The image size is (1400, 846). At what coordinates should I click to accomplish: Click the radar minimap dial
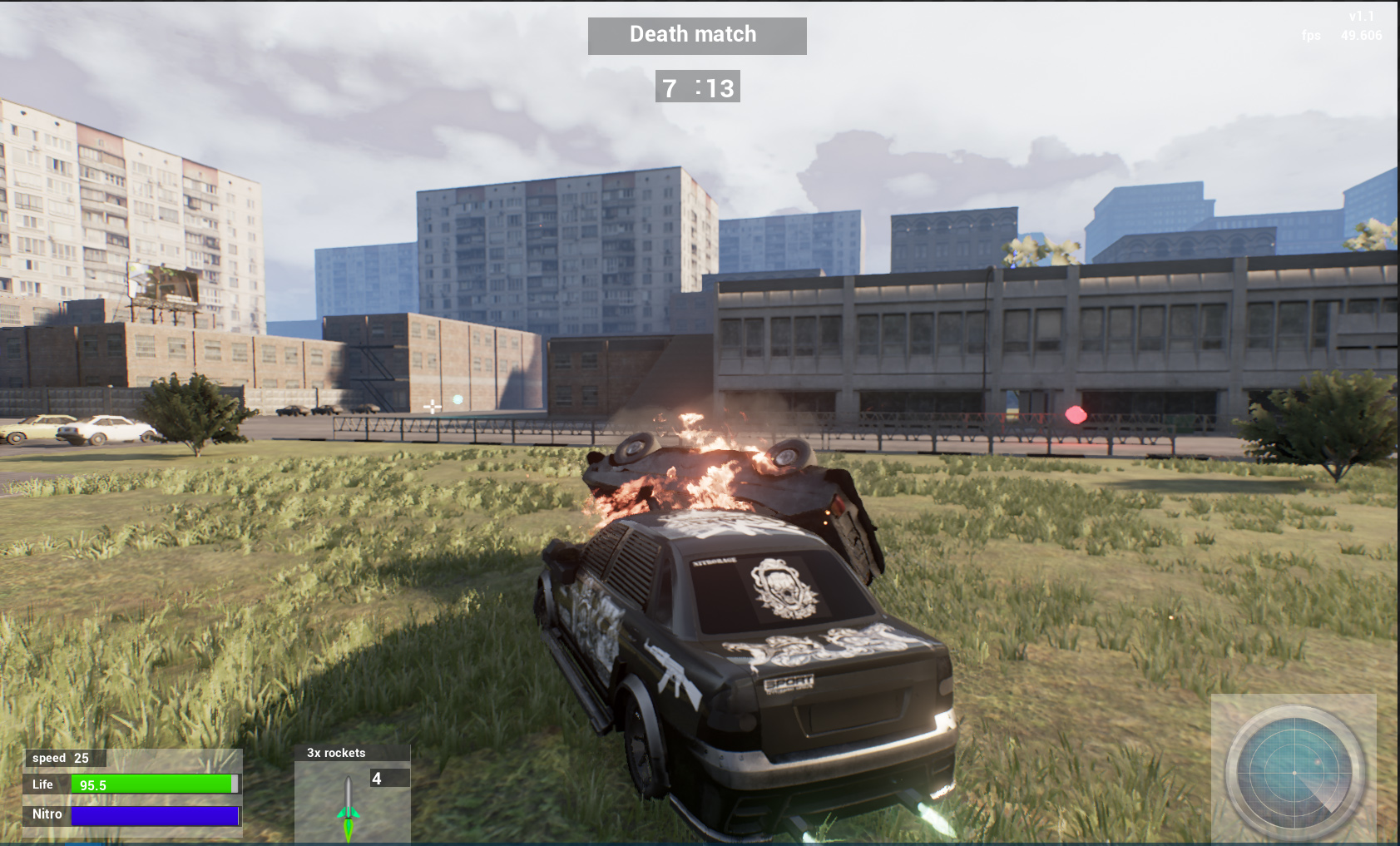1296,772
